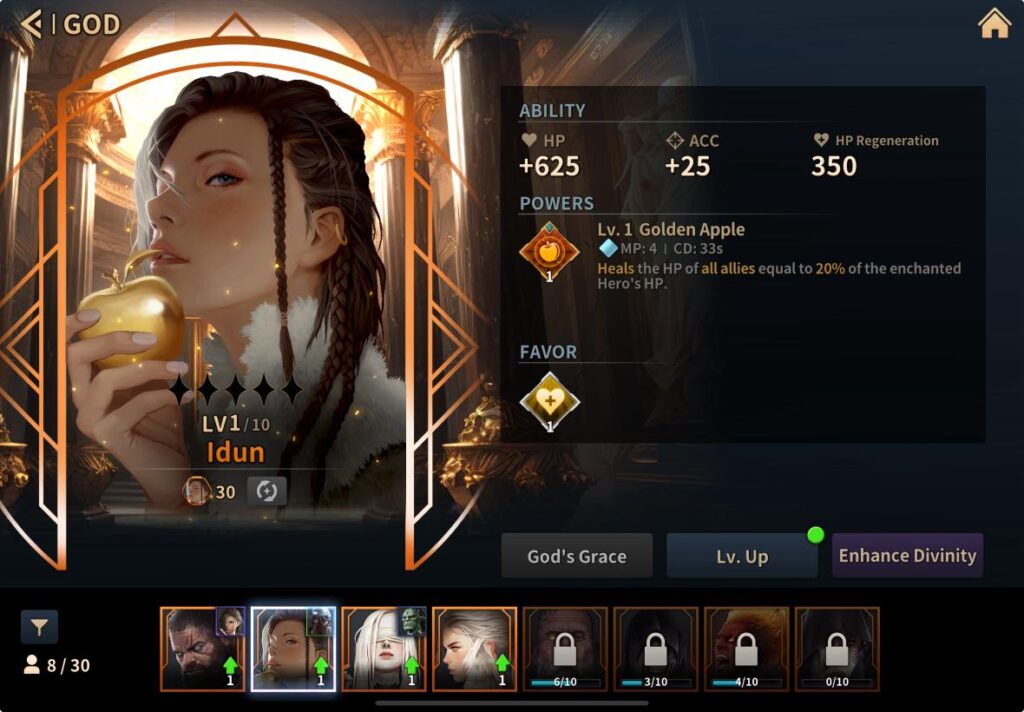Tap the locked god with 6/10 shards

pos(565,649)
